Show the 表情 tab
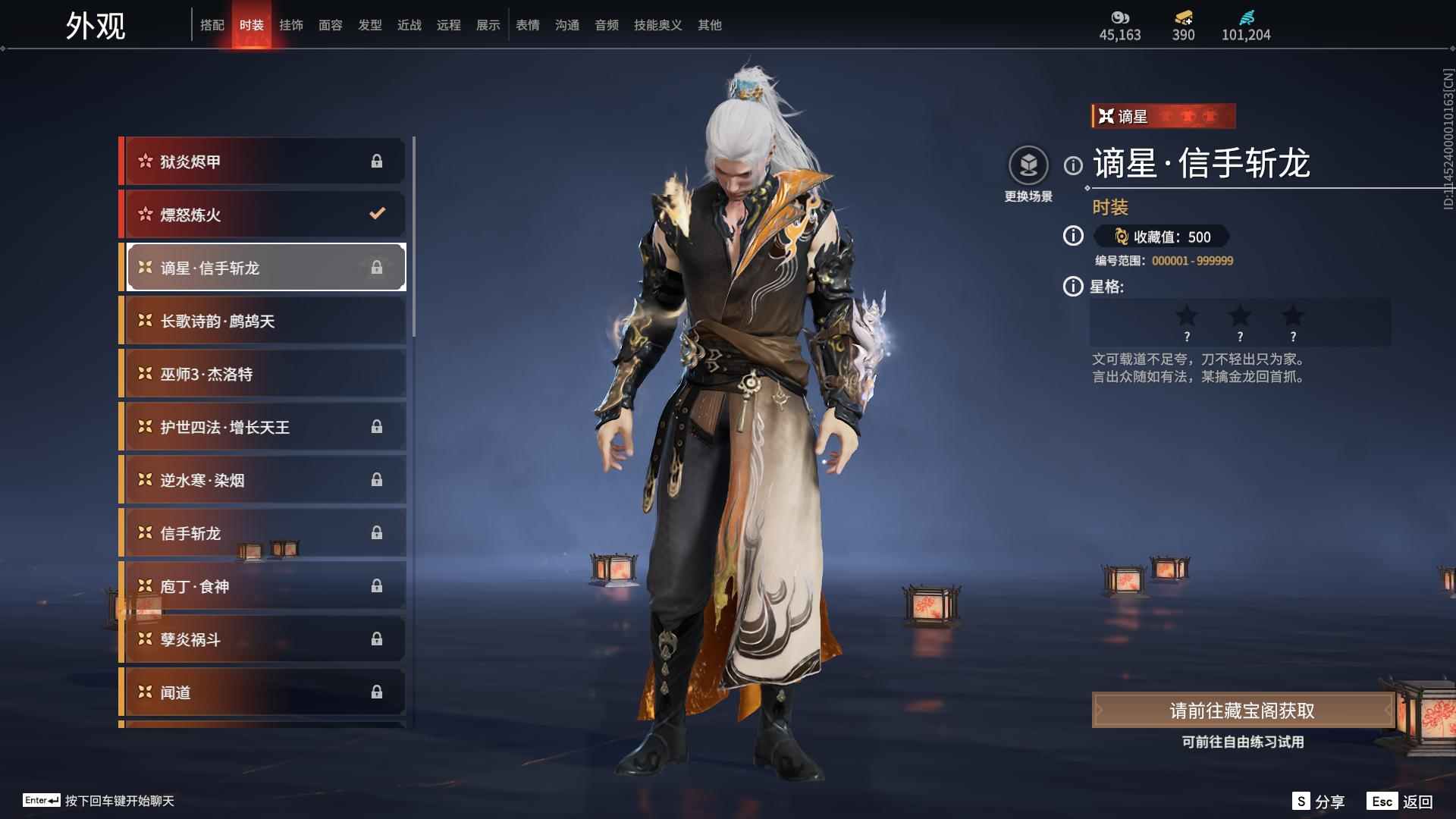This screenshot has width=1456, height=819. [527, 25]
